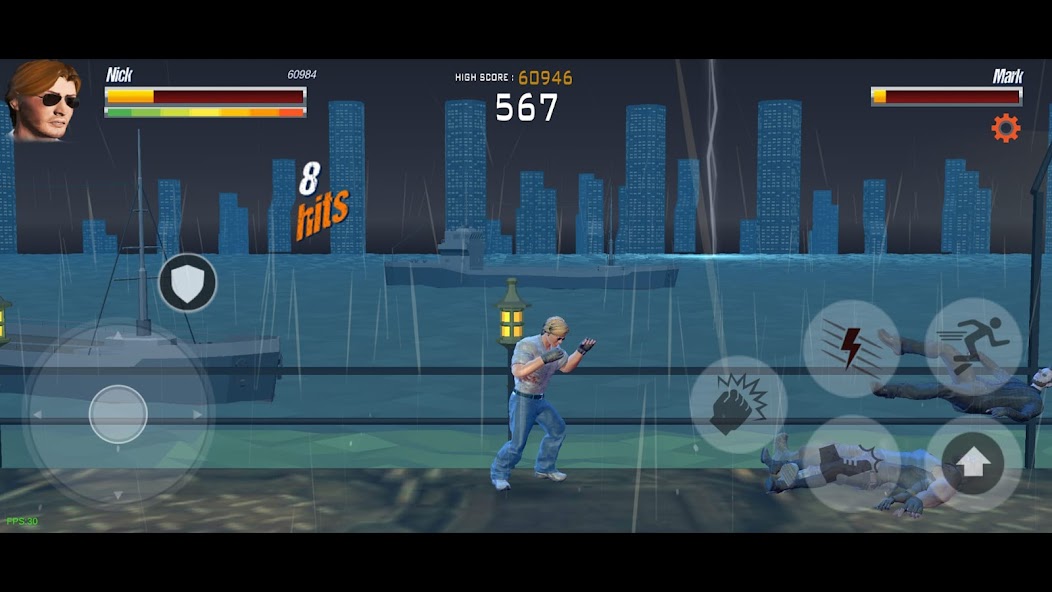Open settings with the orange gear icon
The width and height of the screenshot is (1052, 592).
tap(1005, 127)
